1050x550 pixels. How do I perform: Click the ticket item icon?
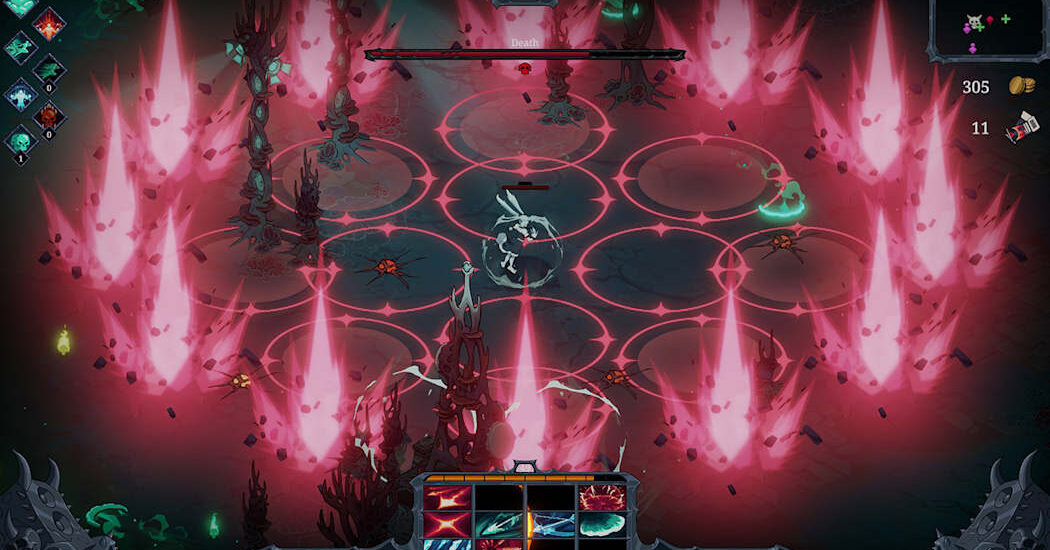[1021, 129]
